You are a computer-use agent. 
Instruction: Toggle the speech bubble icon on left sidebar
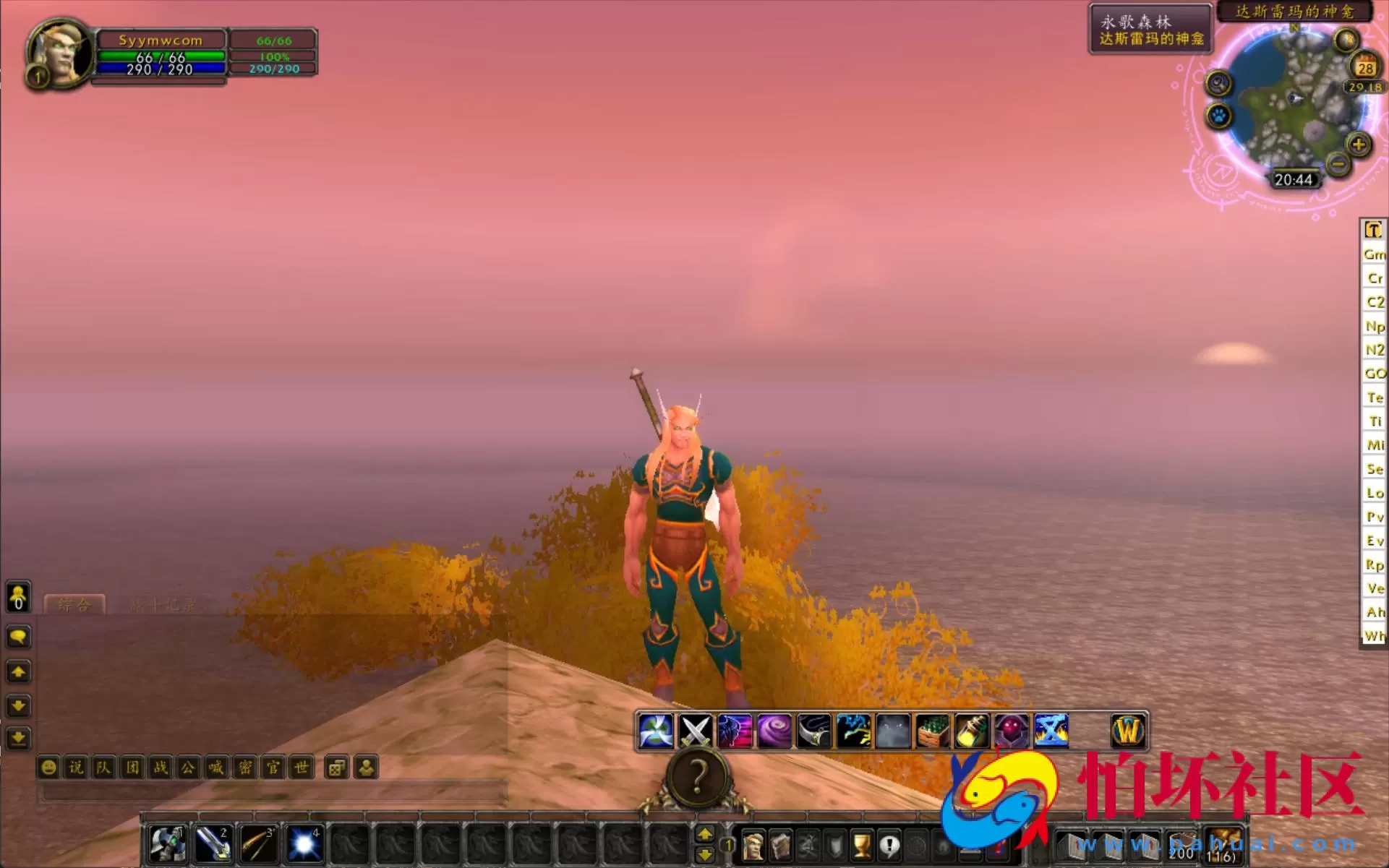coord(17,637)
